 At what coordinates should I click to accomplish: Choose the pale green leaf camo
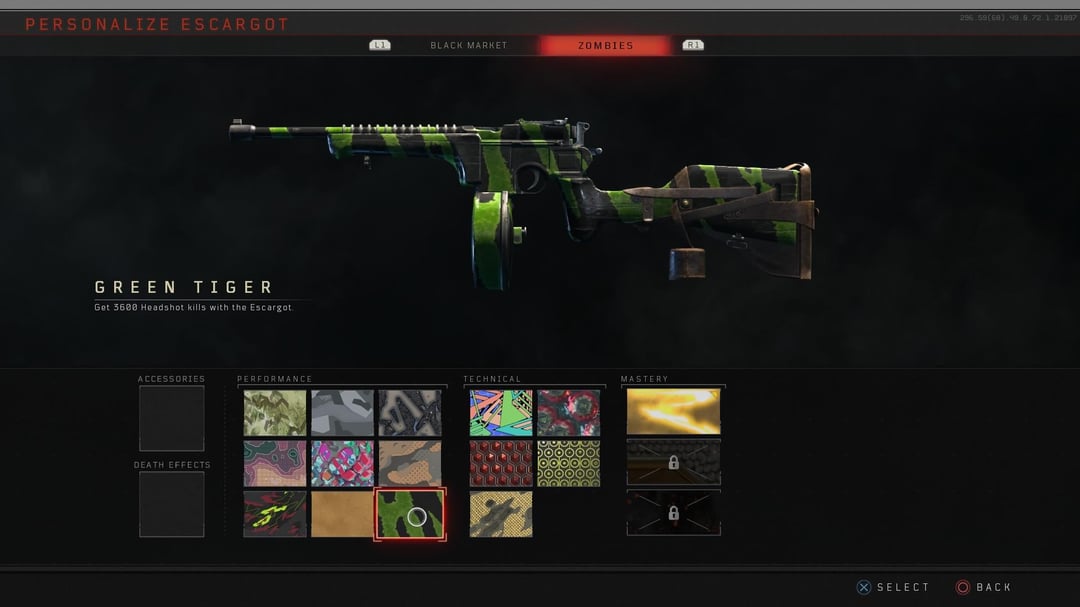click(275, 412)
